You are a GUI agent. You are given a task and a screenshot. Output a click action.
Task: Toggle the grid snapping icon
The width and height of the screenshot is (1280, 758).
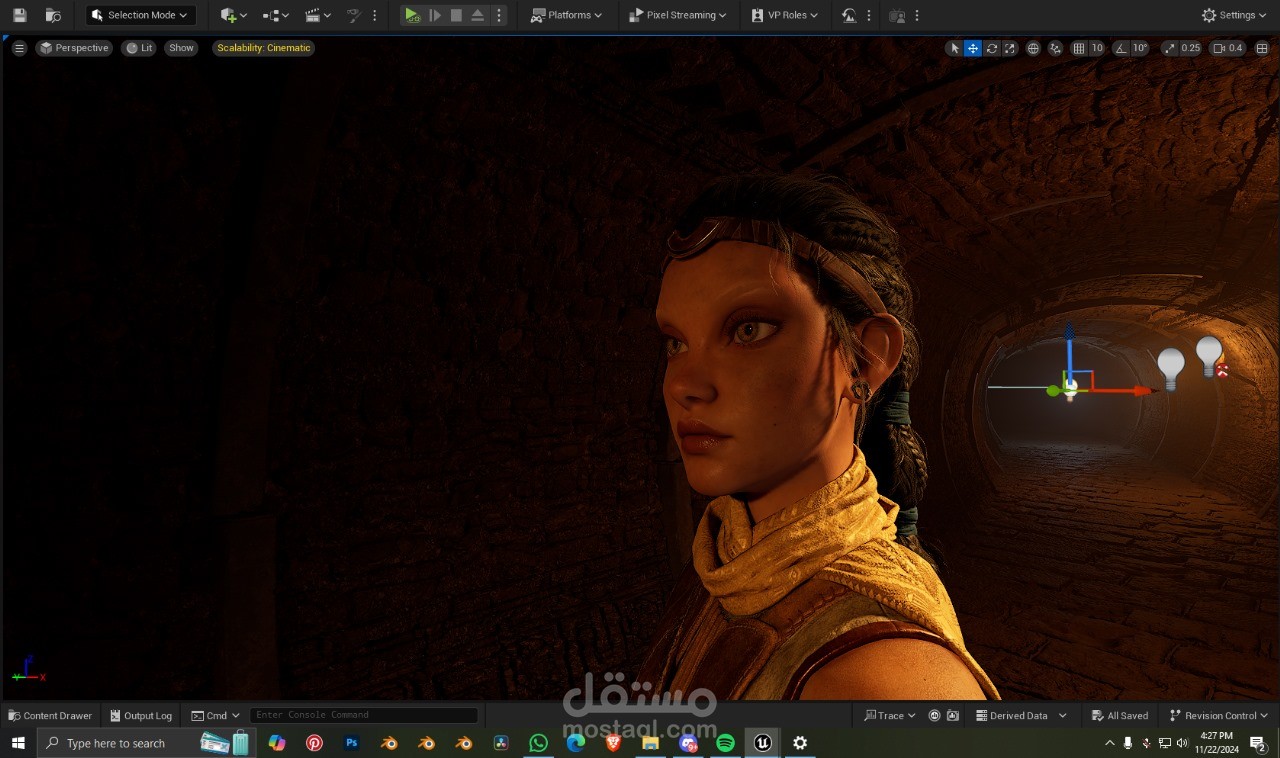pos(1078,48)
